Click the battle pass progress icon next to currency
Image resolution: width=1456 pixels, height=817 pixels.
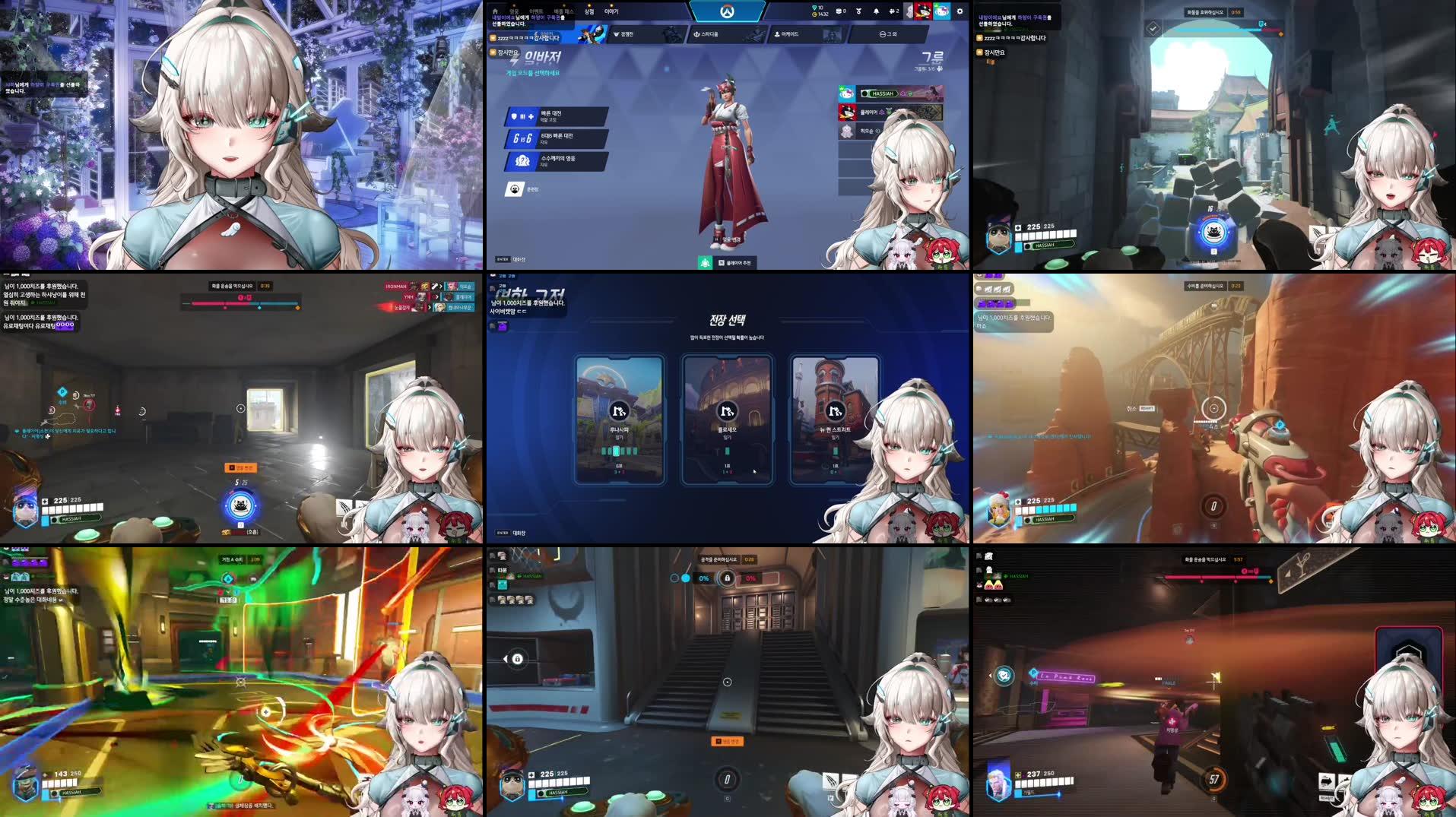839,11
